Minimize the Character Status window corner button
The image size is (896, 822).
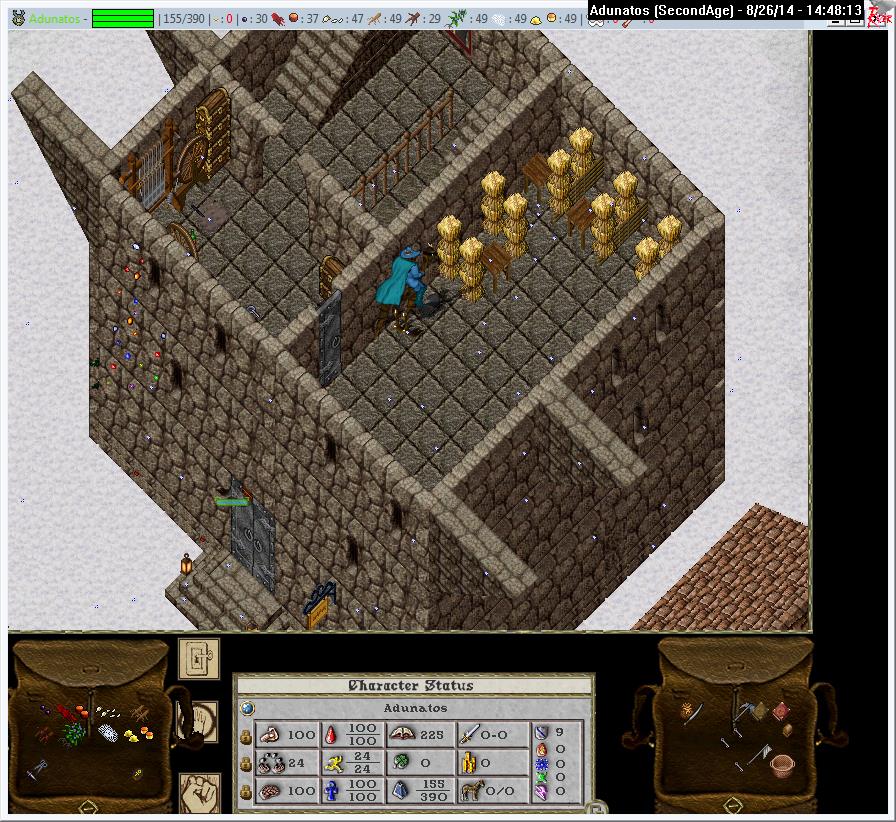590,806
